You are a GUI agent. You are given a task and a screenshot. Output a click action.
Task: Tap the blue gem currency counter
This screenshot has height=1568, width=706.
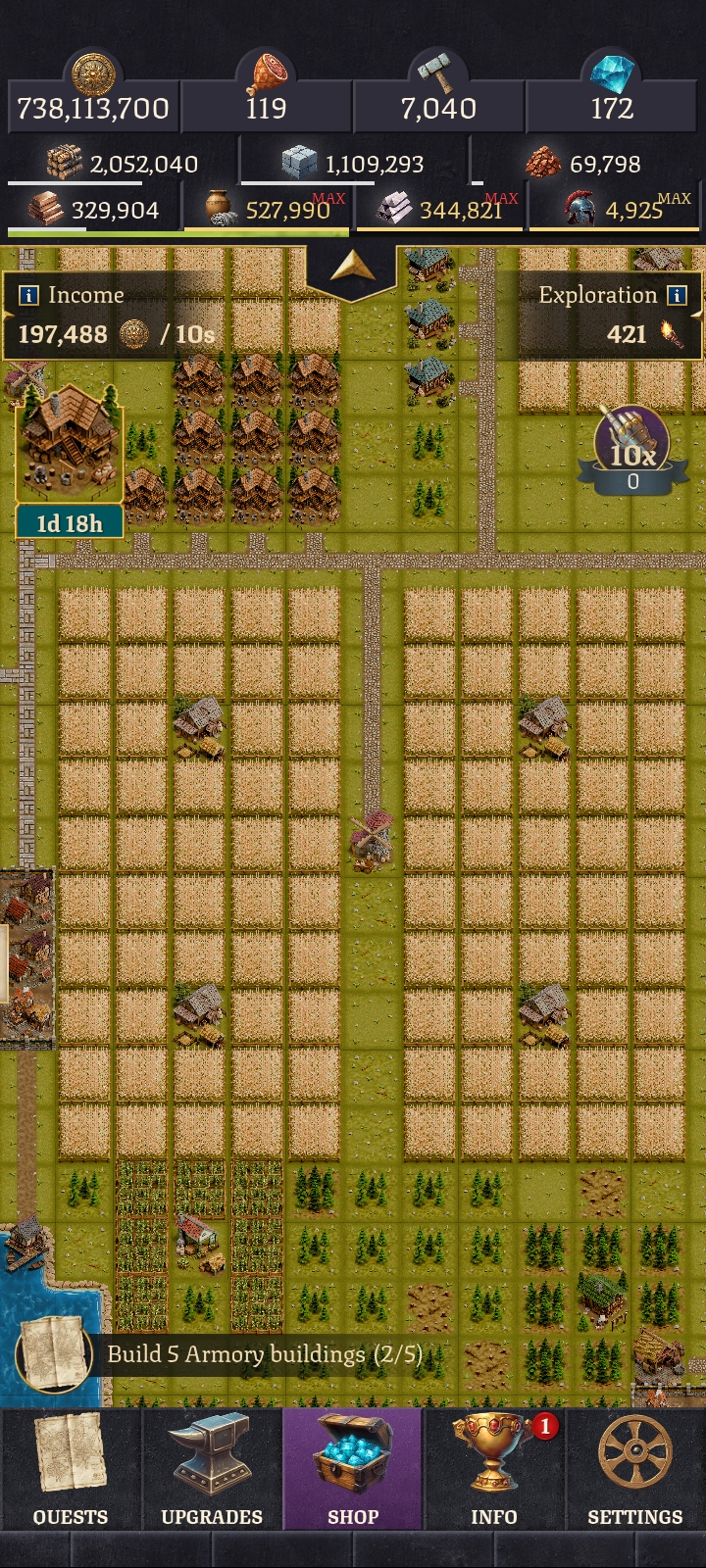pos(612,108)
